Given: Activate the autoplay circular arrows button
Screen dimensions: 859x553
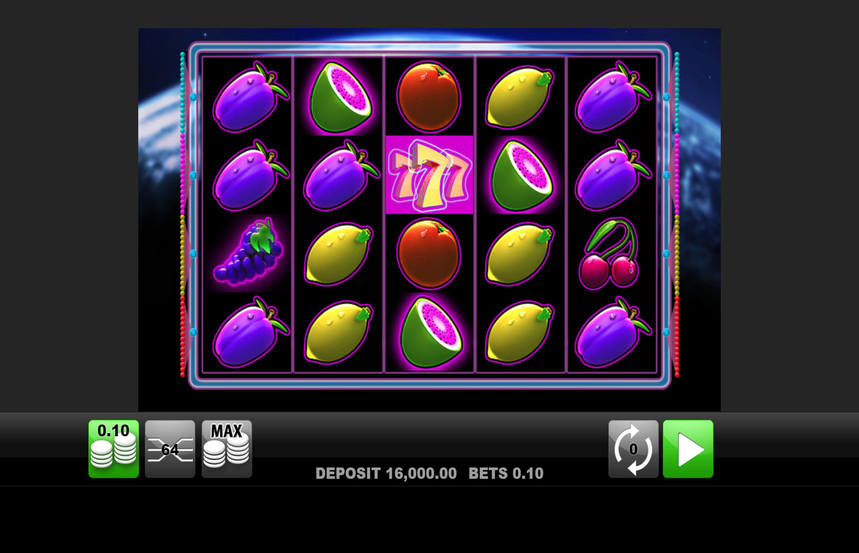Looking at the screenshot, I should pos(633,449).
